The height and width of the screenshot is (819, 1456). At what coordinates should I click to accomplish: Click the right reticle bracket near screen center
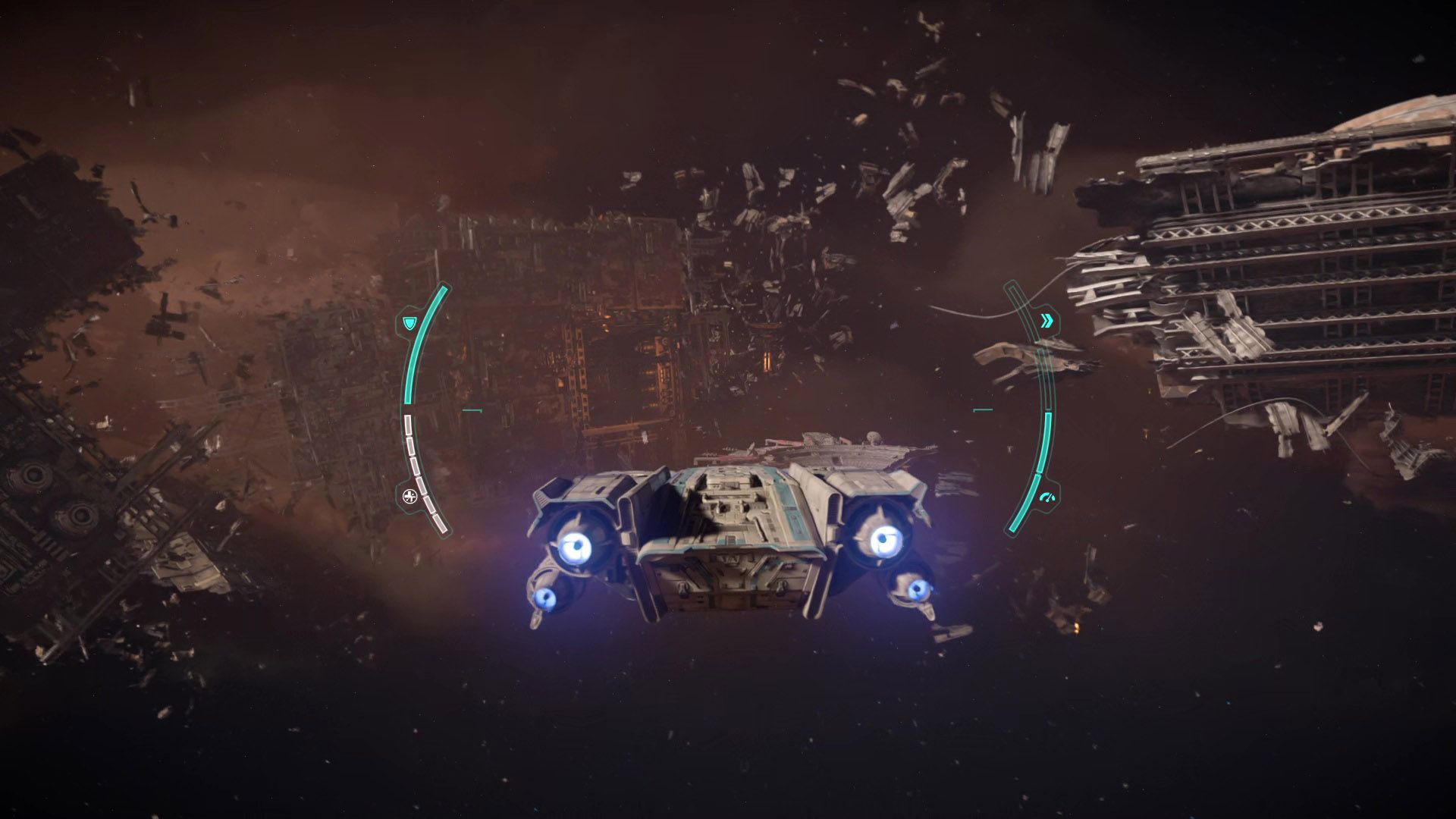click(x=983, y=409)
